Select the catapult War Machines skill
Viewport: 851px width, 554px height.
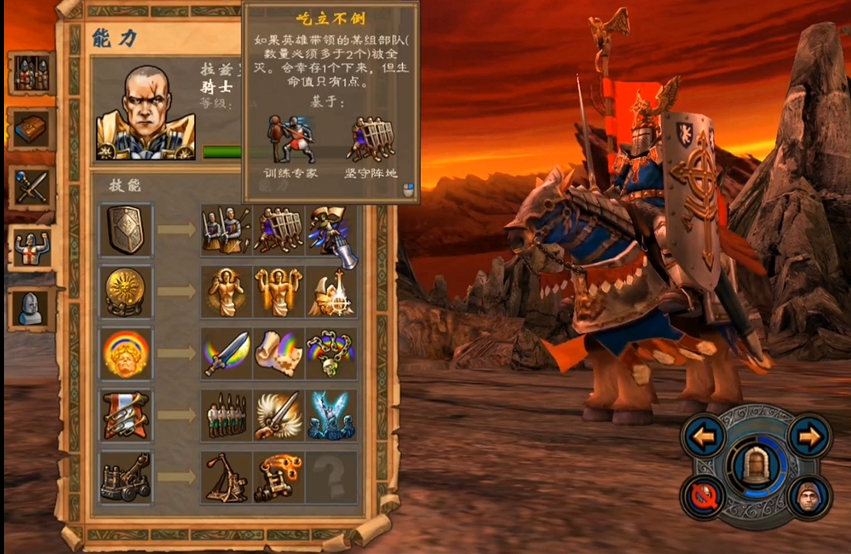coord(126,477)
